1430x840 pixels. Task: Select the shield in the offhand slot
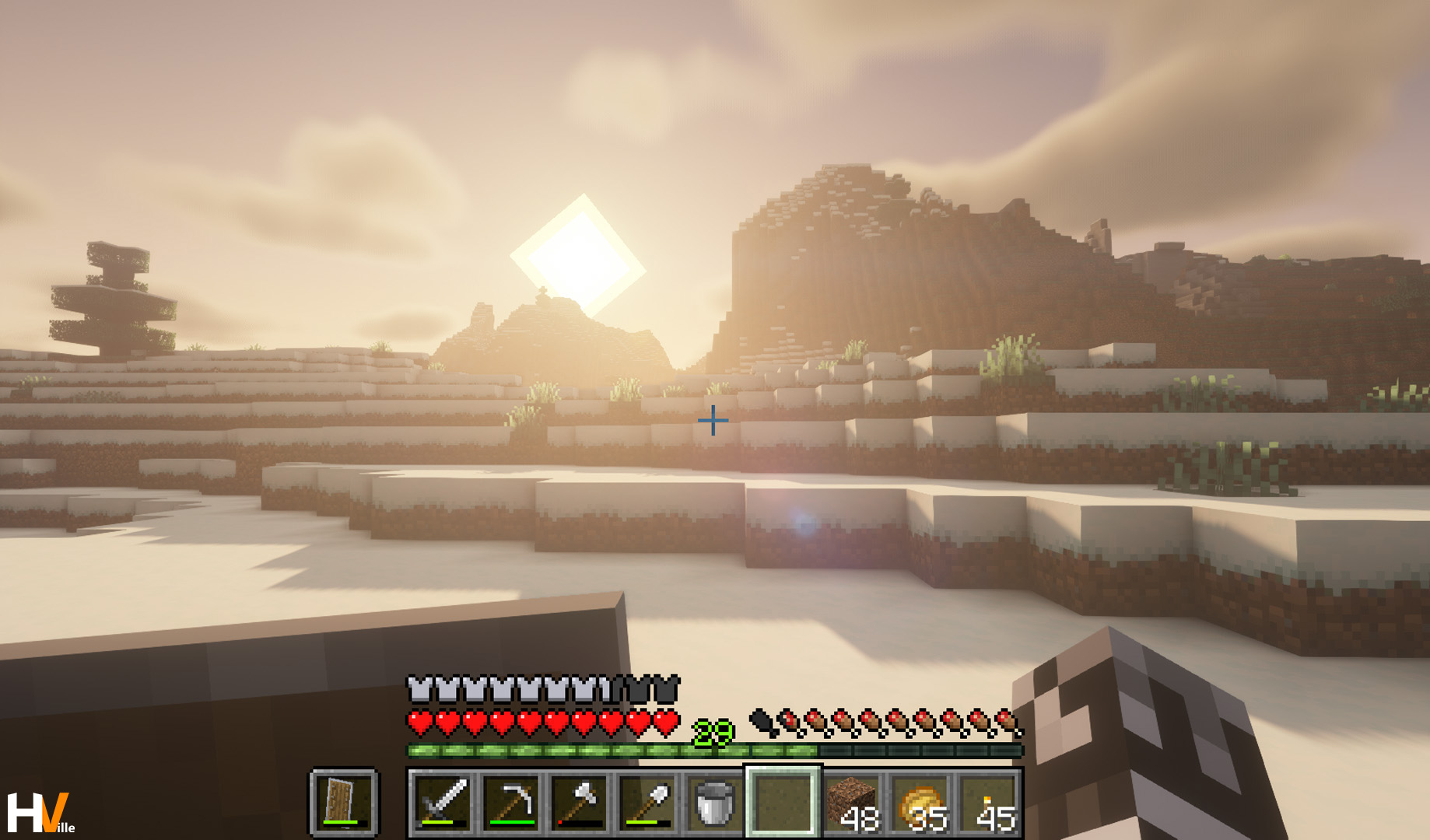[344, 803]
